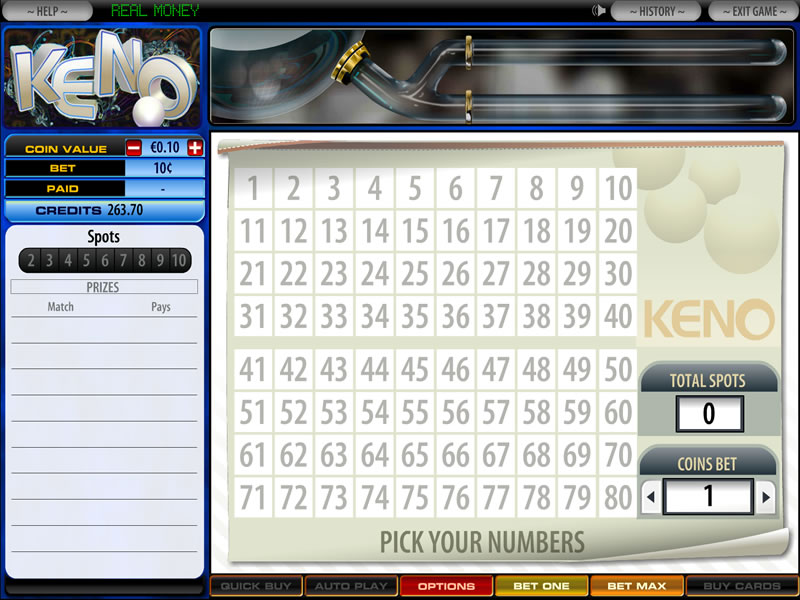Click the Quick Buy button

tap(255, 586)
